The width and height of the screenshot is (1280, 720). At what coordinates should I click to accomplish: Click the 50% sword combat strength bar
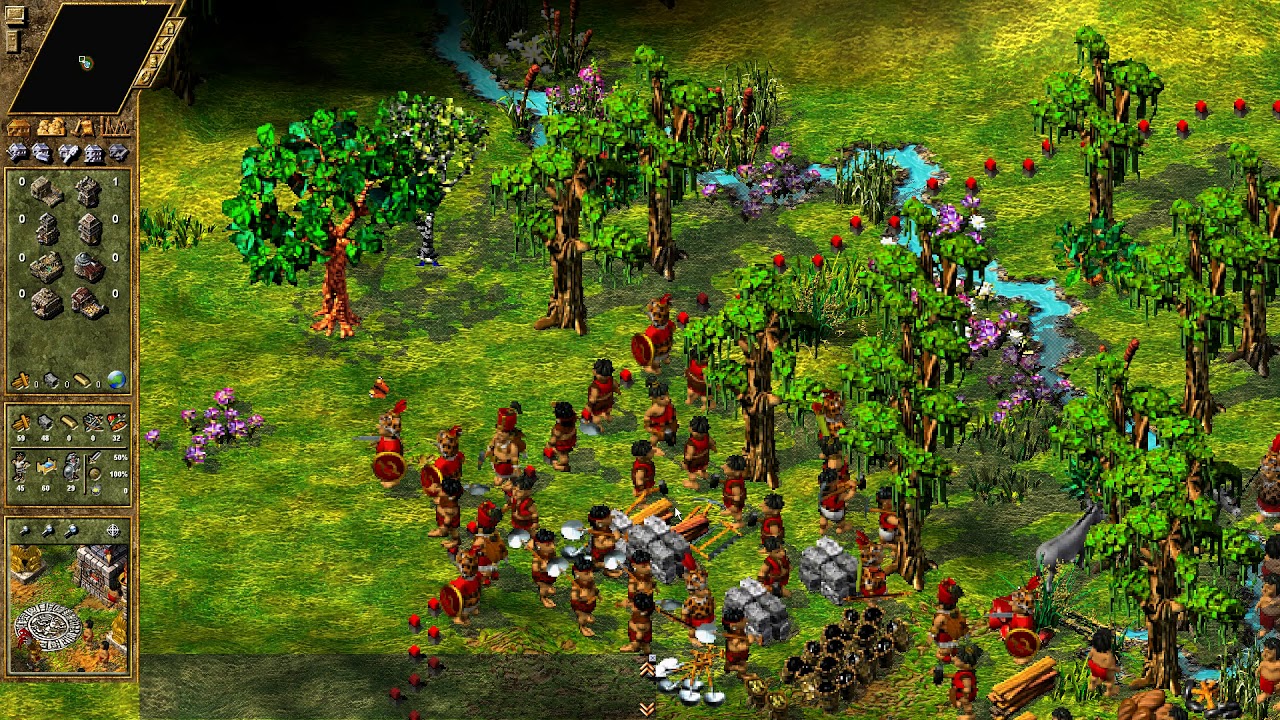tap(96, 459)
